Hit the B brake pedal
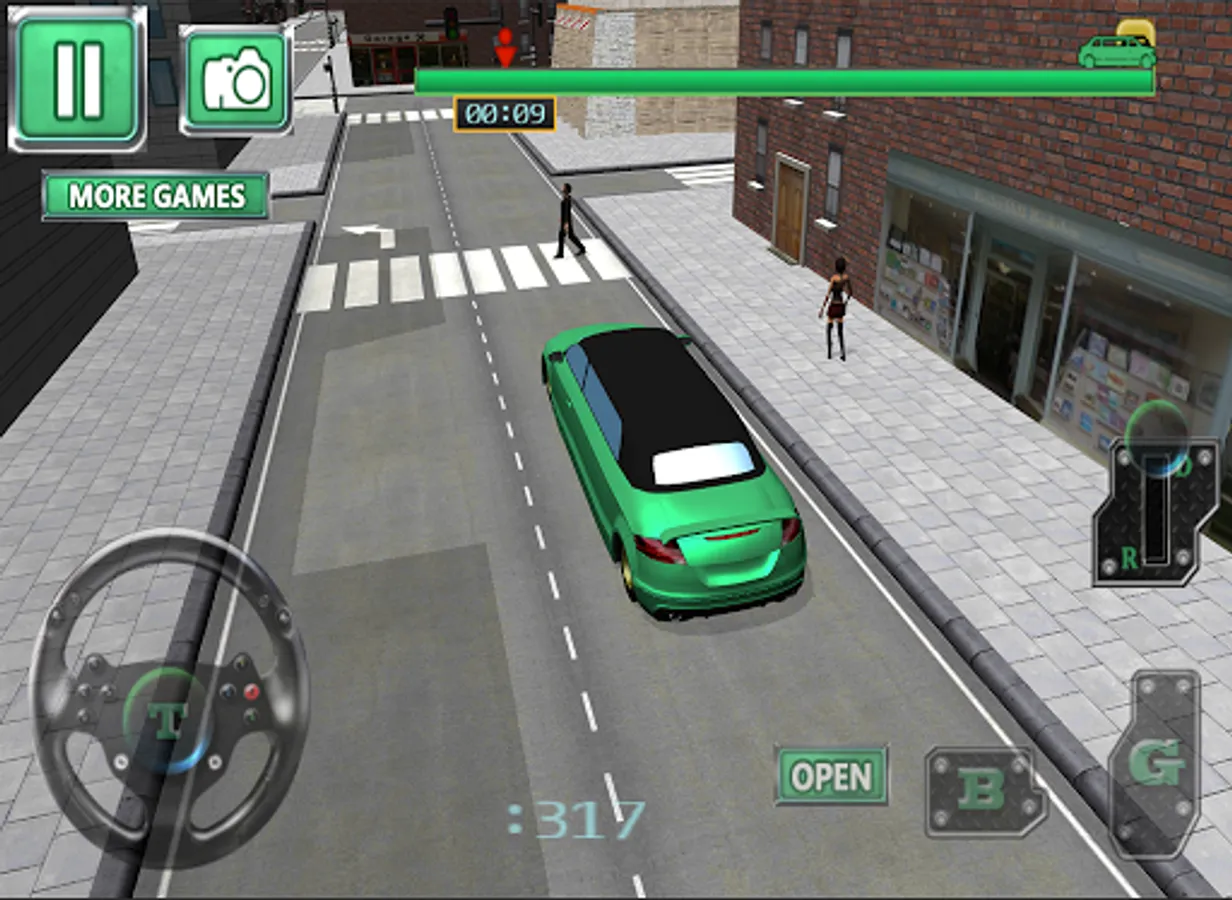 984,791
